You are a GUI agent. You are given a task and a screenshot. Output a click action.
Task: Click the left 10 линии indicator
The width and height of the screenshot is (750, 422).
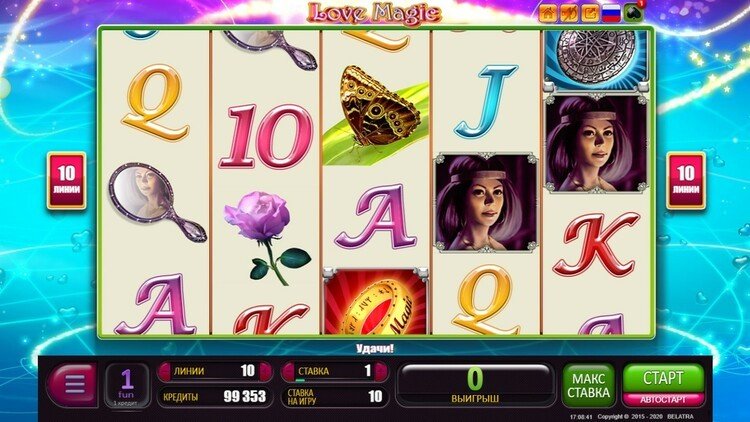(x=66, y=181)
